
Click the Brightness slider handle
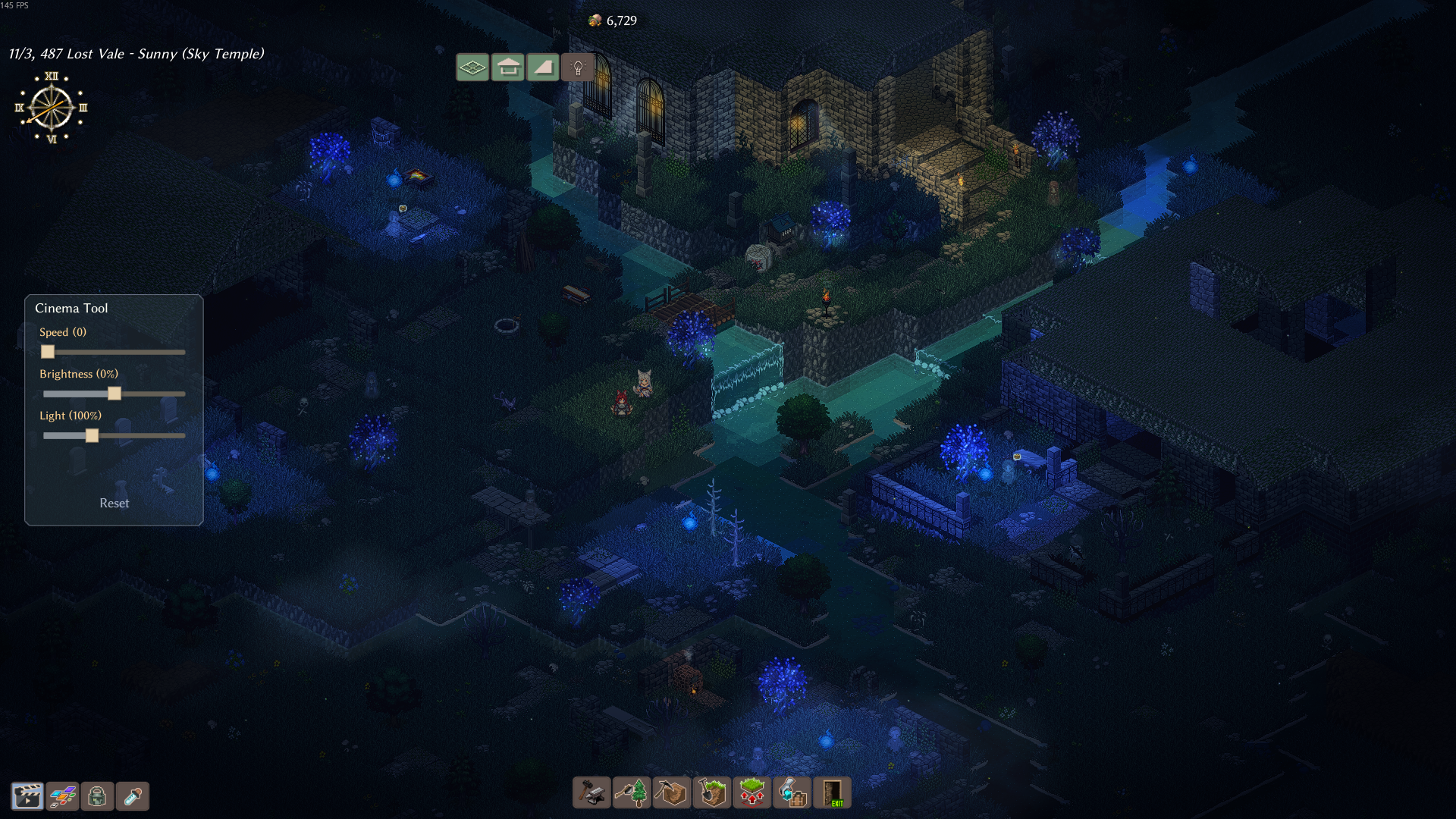(115, 394)
